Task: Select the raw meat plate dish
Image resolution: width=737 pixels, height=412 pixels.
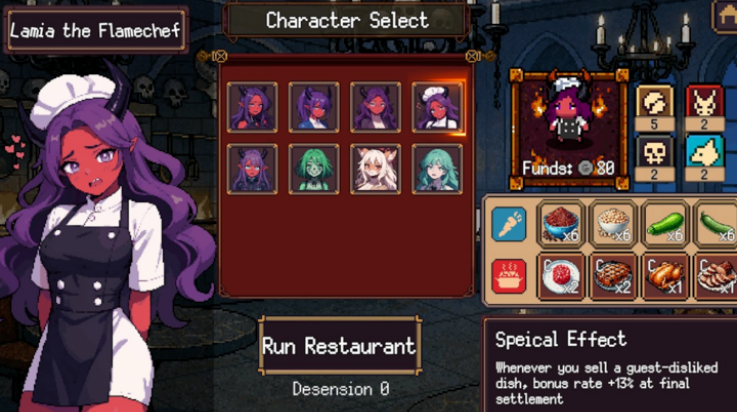Action: 563,275
